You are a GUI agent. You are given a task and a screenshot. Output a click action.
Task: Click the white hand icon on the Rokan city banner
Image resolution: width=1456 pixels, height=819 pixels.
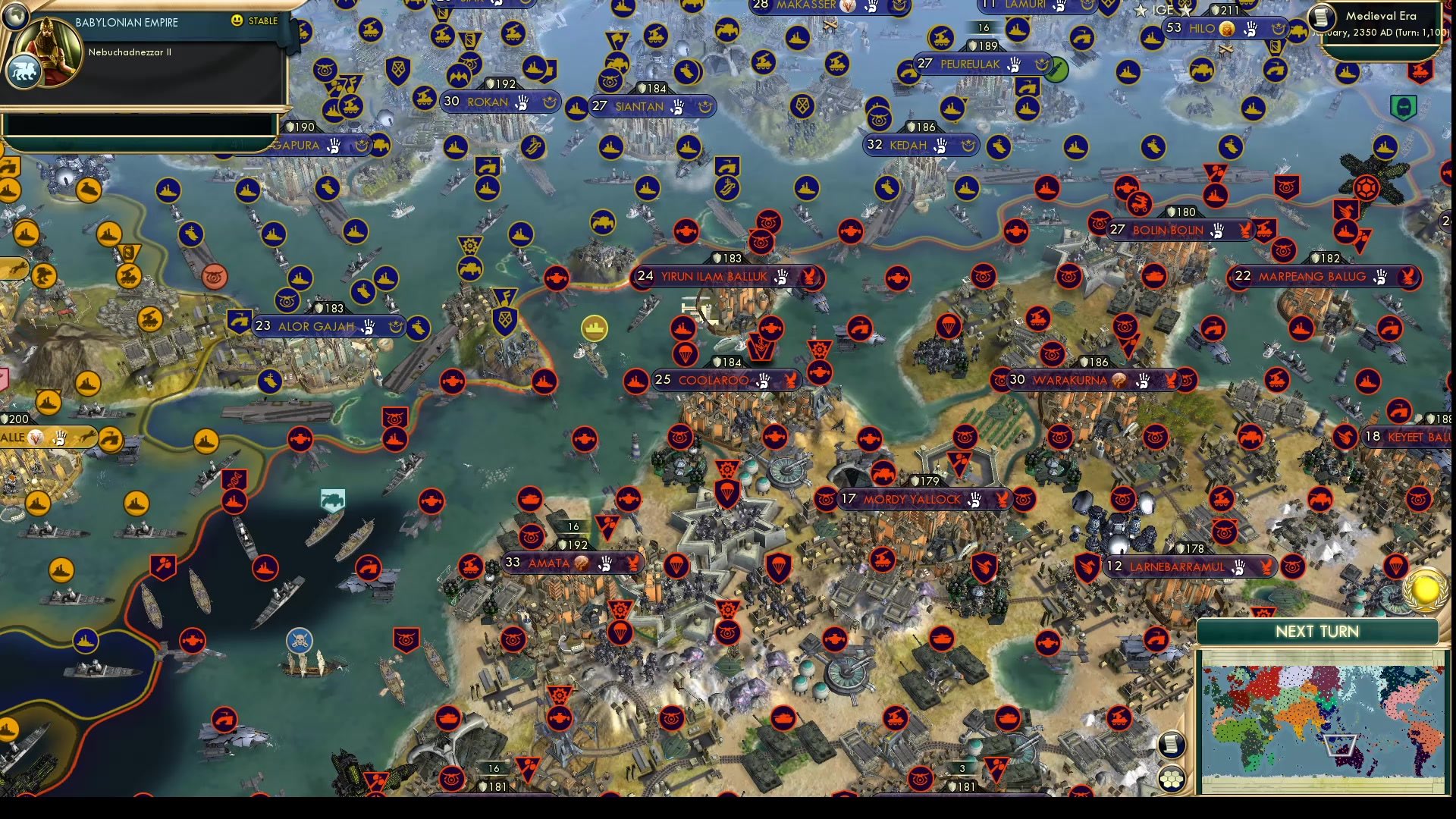522,101
